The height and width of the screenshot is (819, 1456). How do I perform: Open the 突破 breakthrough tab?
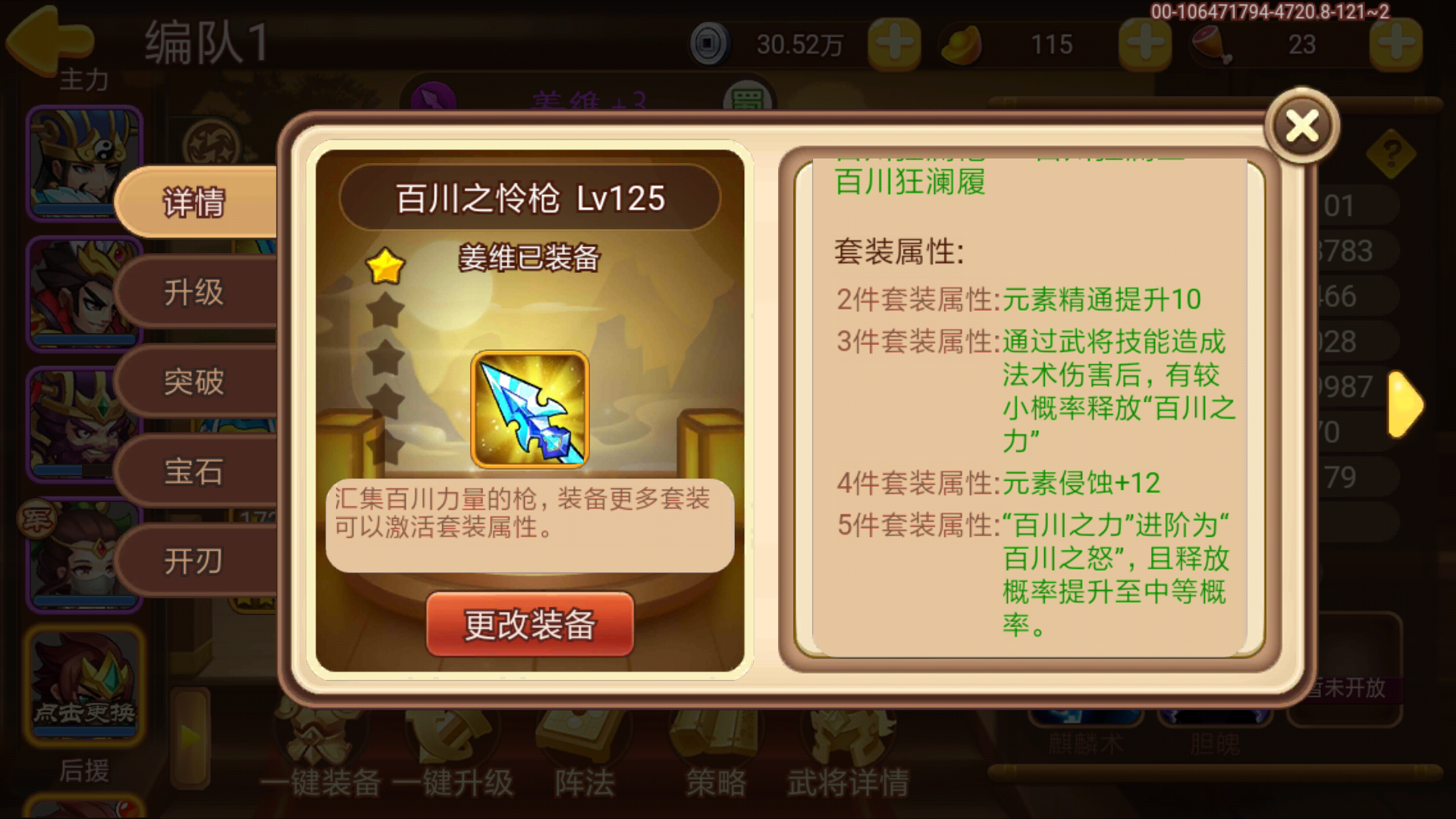[196, 383]
